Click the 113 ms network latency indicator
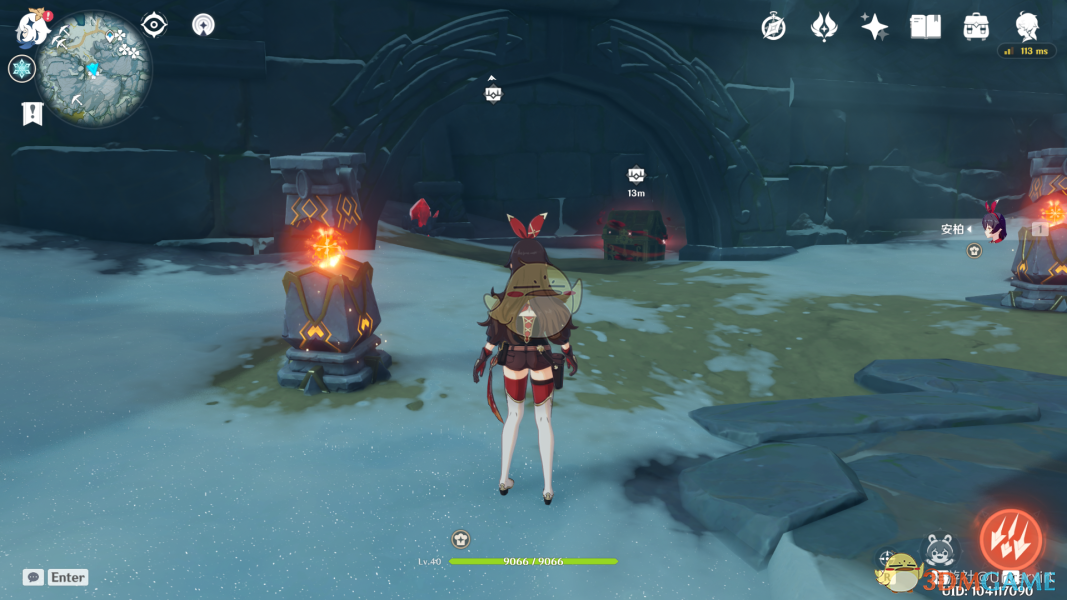This screenshot has width=1067, height=600. pyautogui.click(x=1028, y=51)
